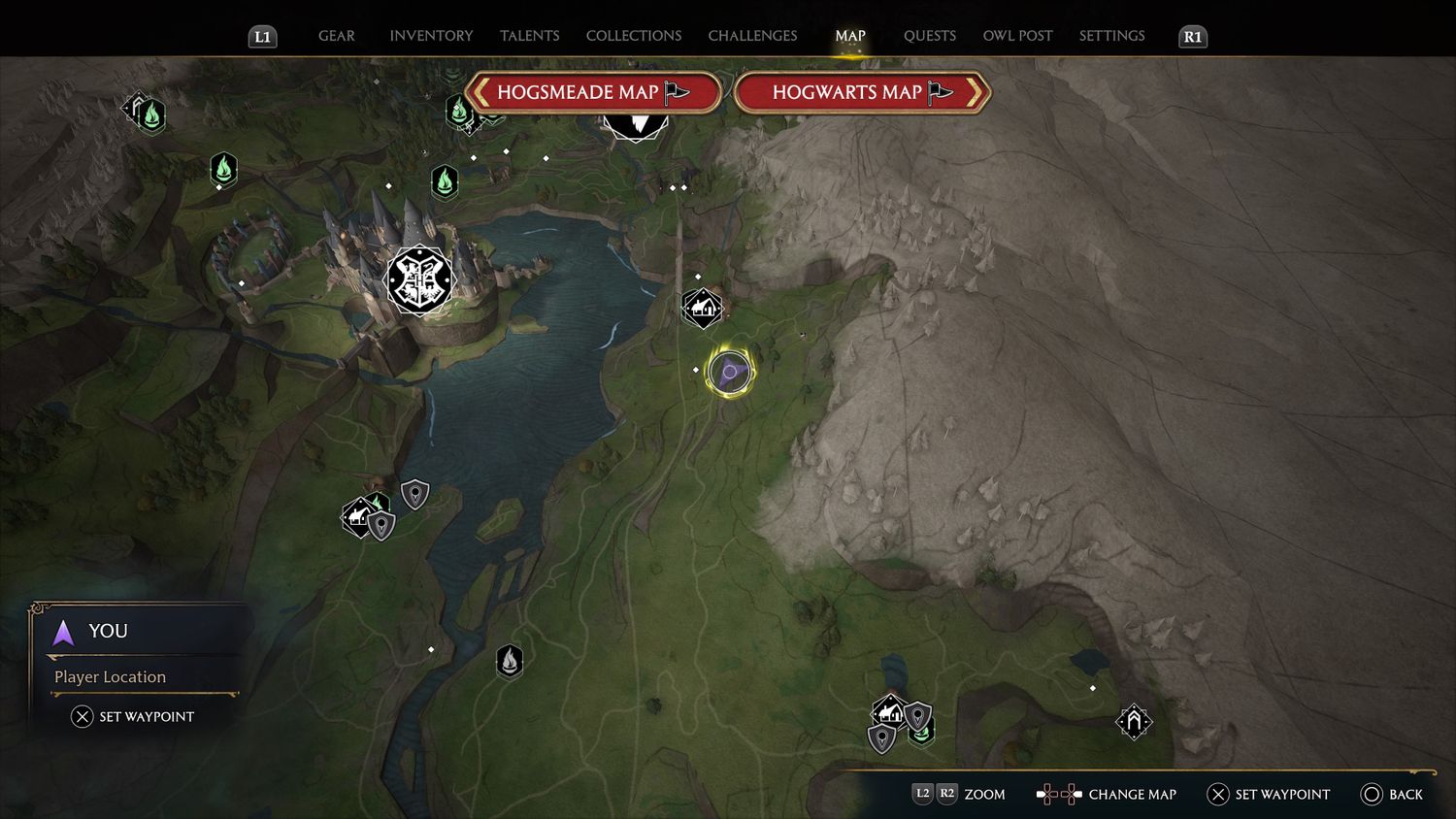Select the hamlet marker above the player
This screenshot has width=1456, height=819.
pyautogui.click(x=702, y=309)
